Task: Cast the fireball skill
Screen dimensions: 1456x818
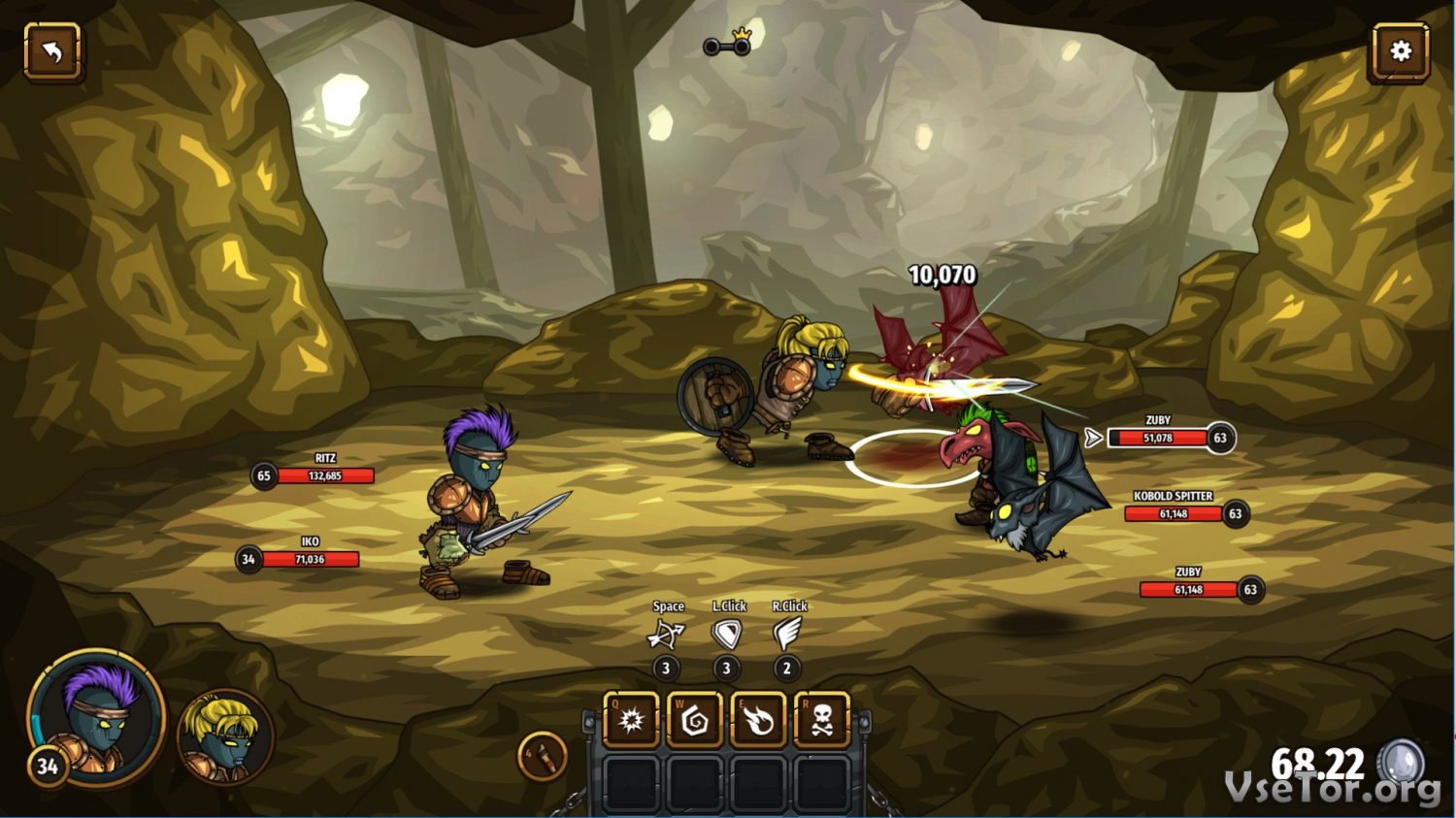Action: [x=759, y=720]
